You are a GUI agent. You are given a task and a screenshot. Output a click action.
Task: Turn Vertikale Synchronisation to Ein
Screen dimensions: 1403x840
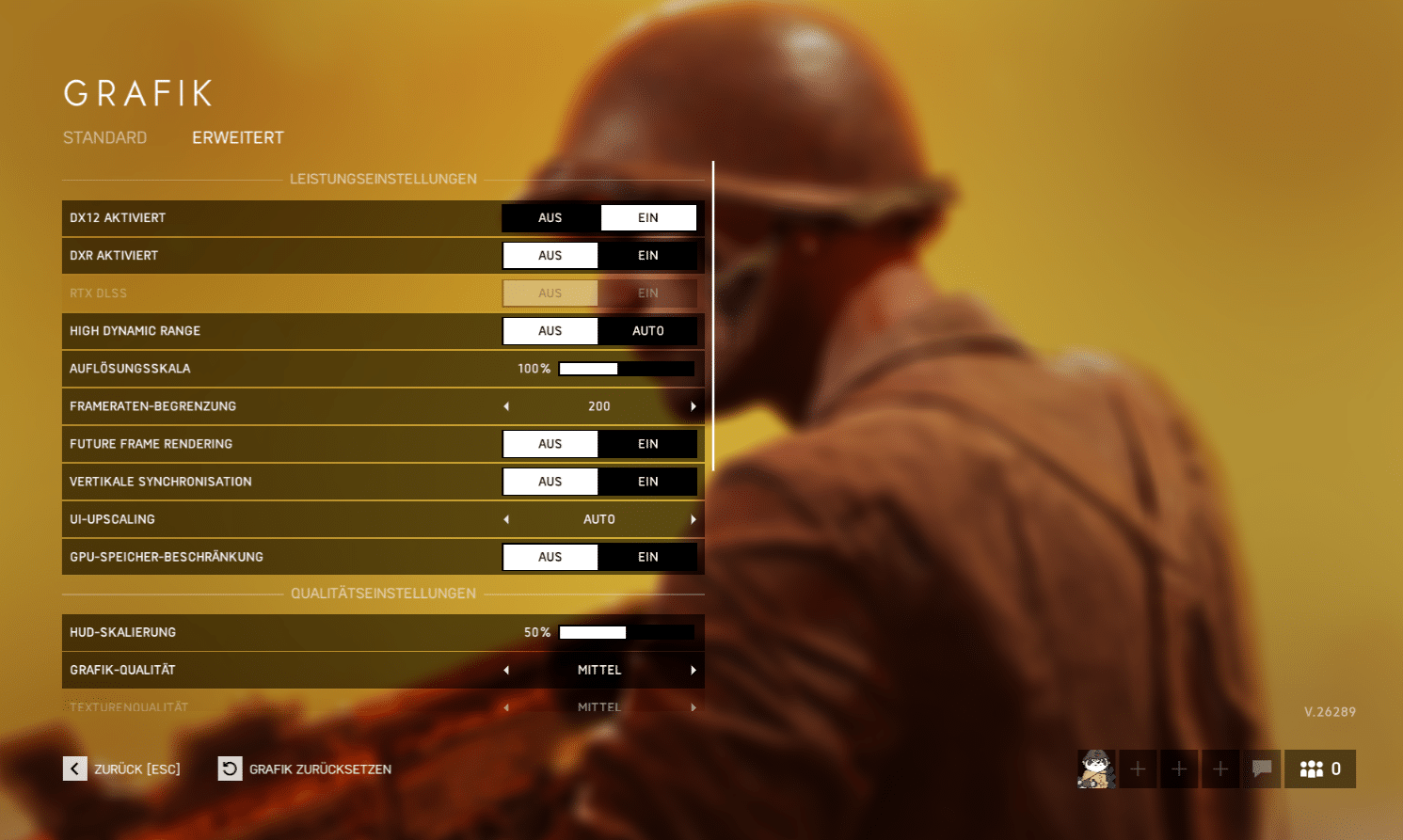(648, 482)
